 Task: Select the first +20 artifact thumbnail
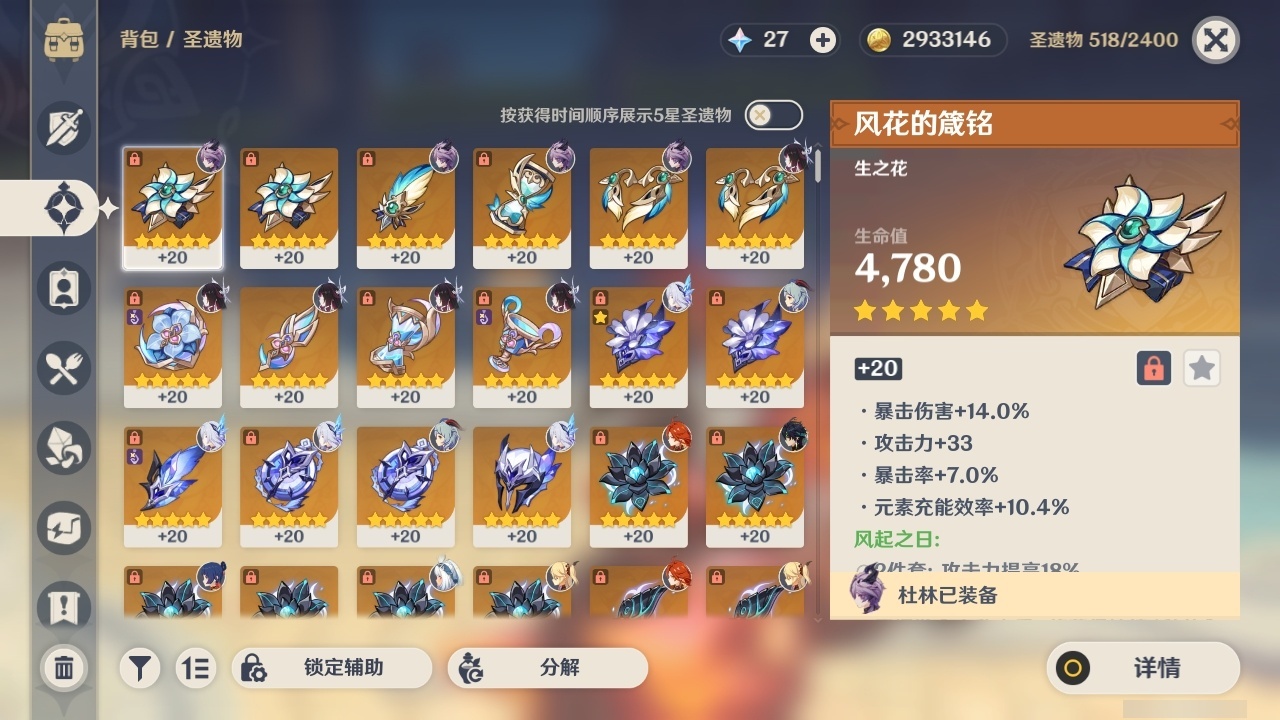coord(172,208)
